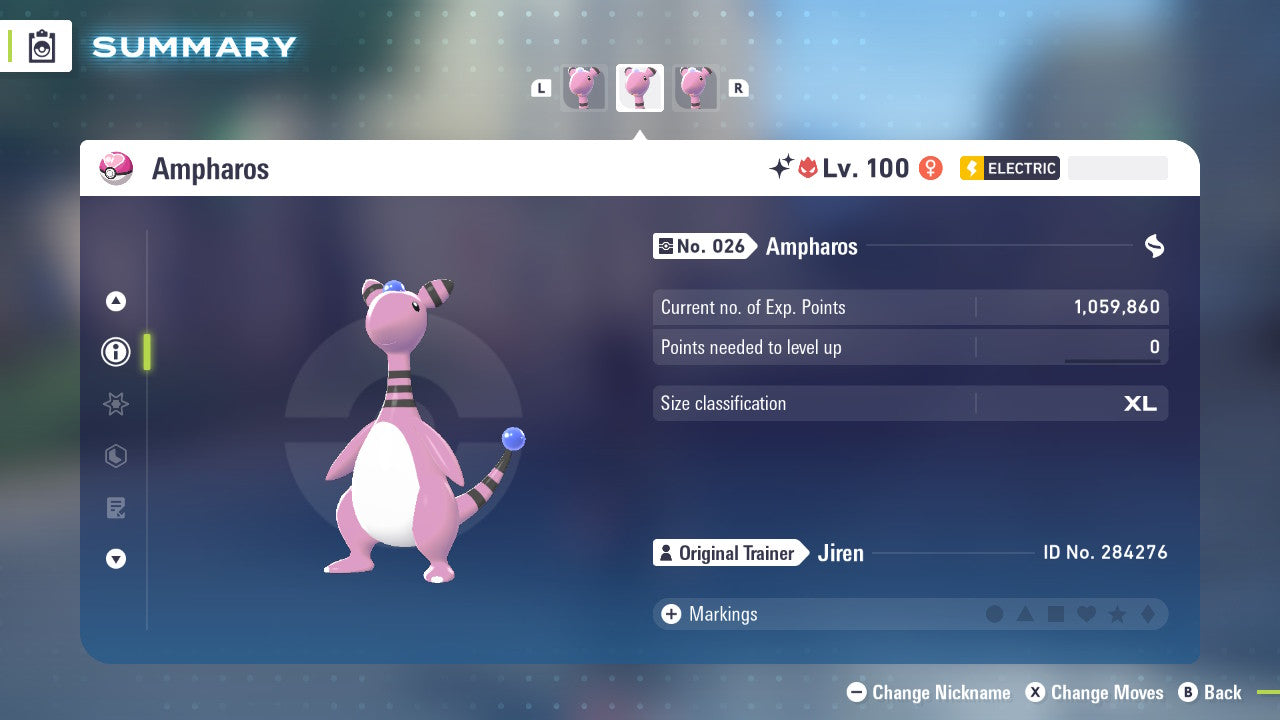This screenshot has height=720, width=1280.
Task: Open the moves page via hexagon sidebar icon
Action: [x=115, y=456]
